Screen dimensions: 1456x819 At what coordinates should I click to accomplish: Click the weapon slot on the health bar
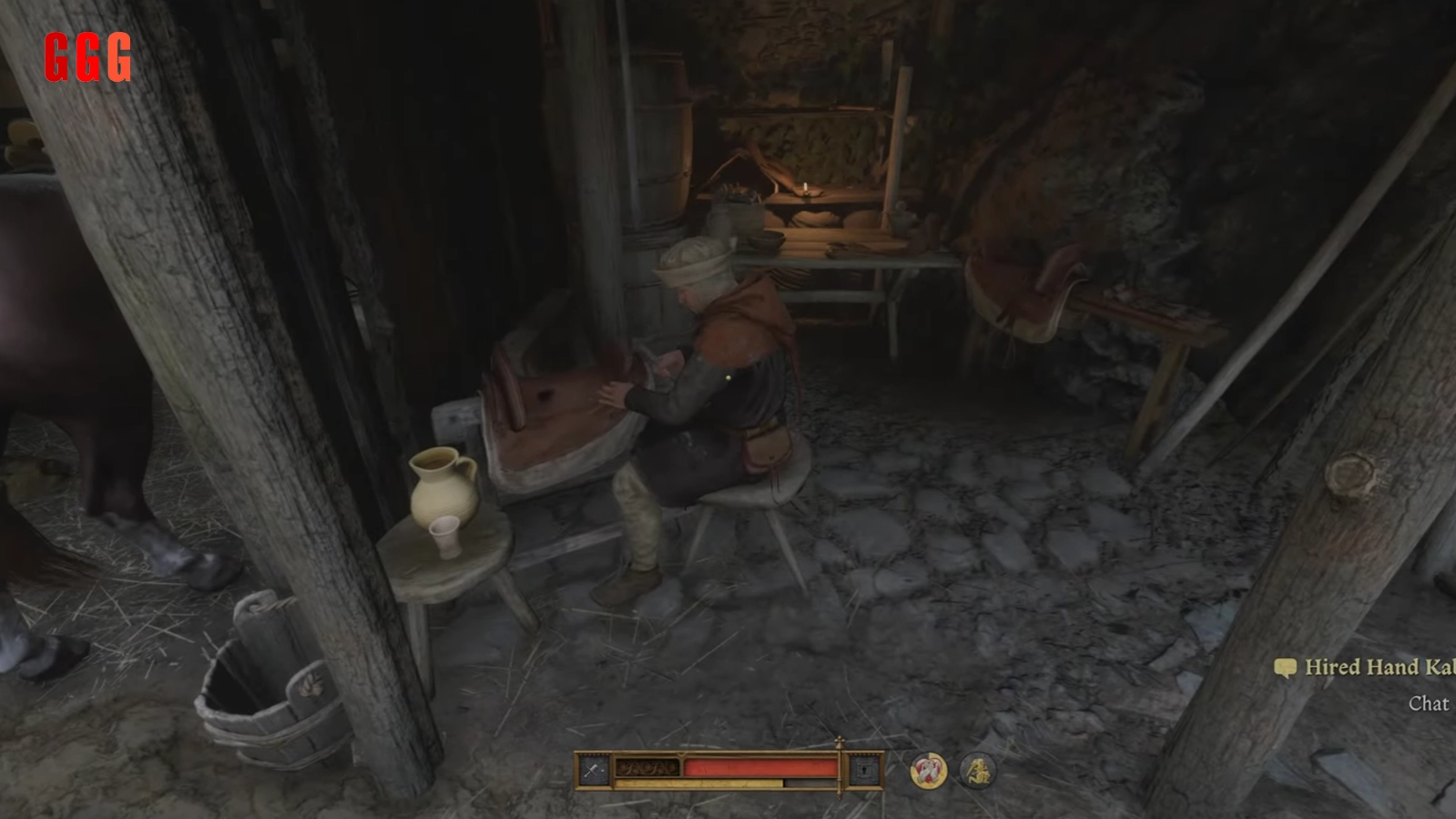[x=594, y=771]
